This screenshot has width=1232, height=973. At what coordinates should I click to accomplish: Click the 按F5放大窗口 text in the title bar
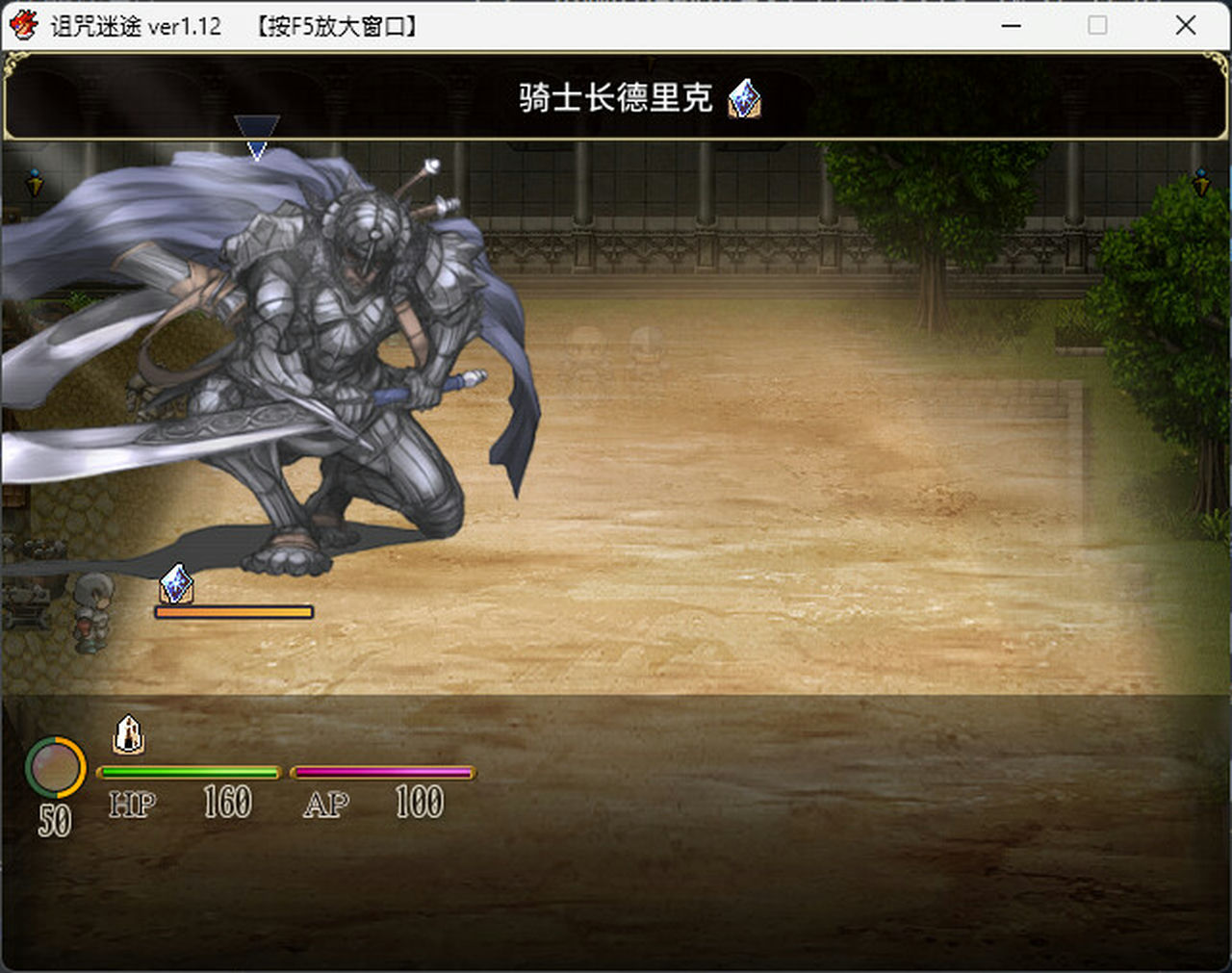(x=336, y=26)
